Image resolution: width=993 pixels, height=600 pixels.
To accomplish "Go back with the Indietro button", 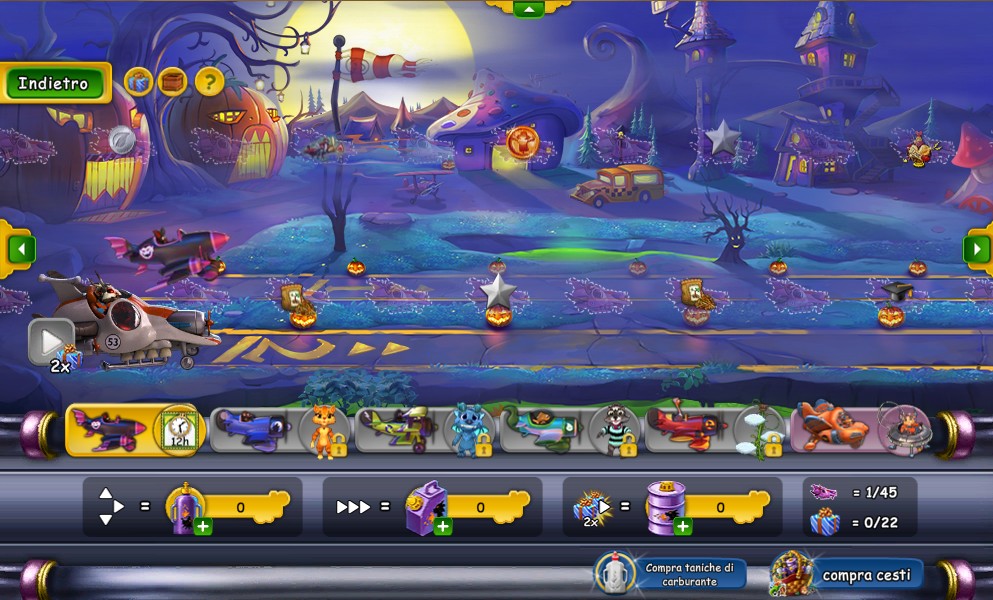I will 54,84.
